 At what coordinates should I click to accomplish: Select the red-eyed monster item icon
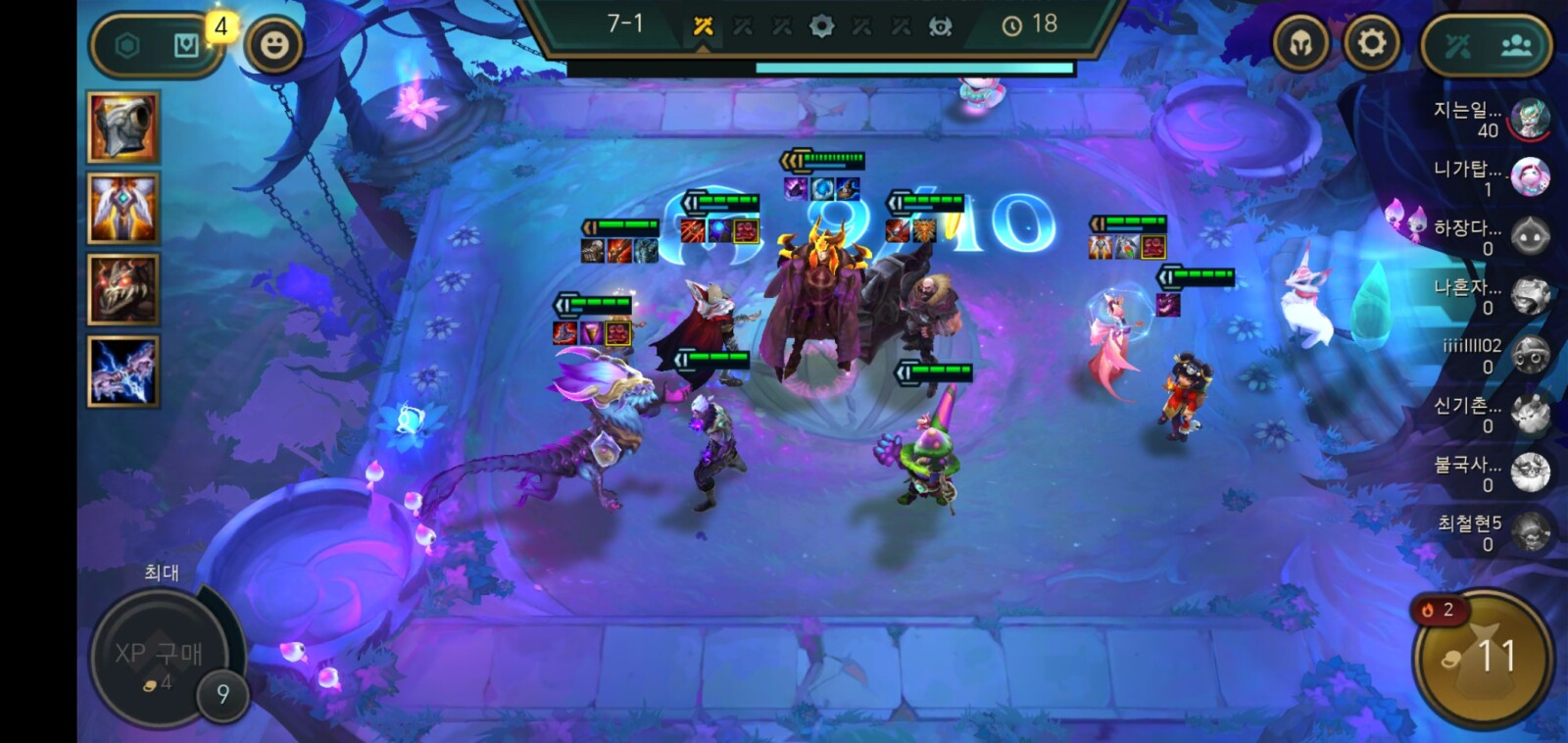coord(122,289)
